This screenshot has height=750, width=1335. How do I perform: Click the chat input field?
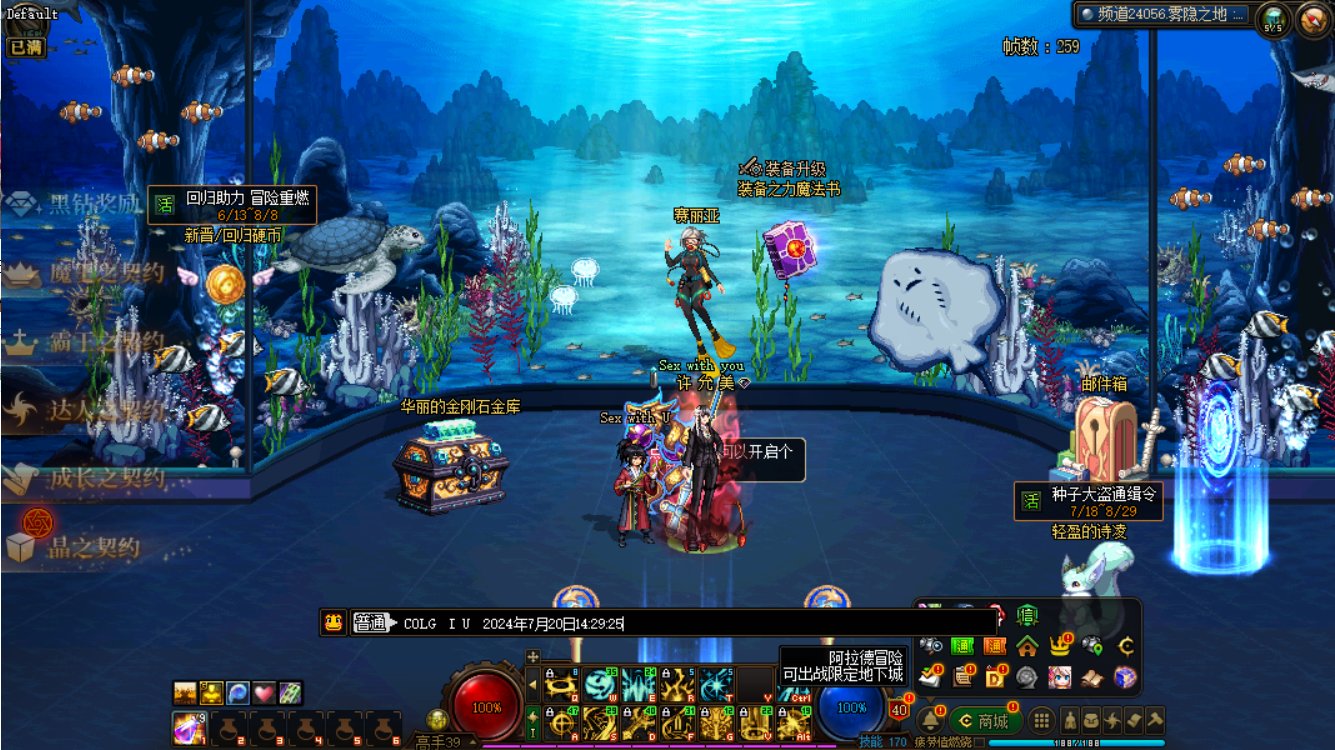(700, 624)
